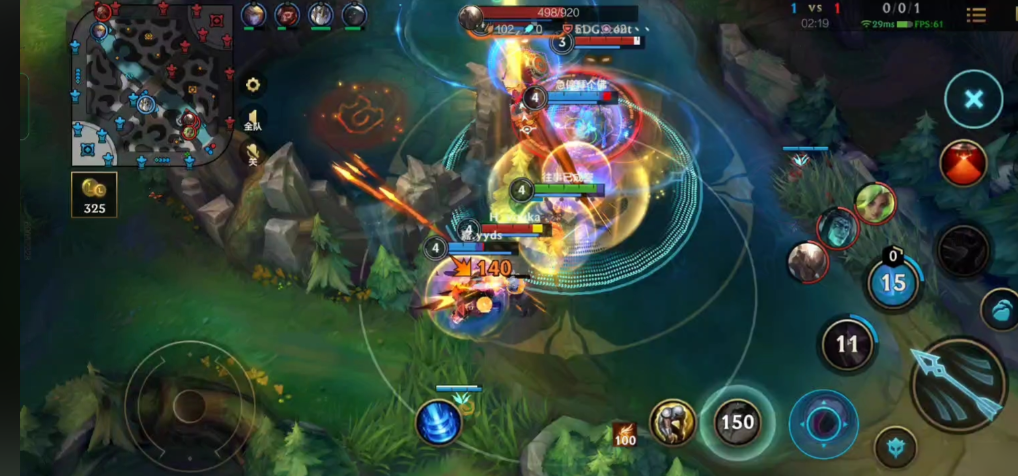Activate the golden boots item

click(x=673, y=422)
